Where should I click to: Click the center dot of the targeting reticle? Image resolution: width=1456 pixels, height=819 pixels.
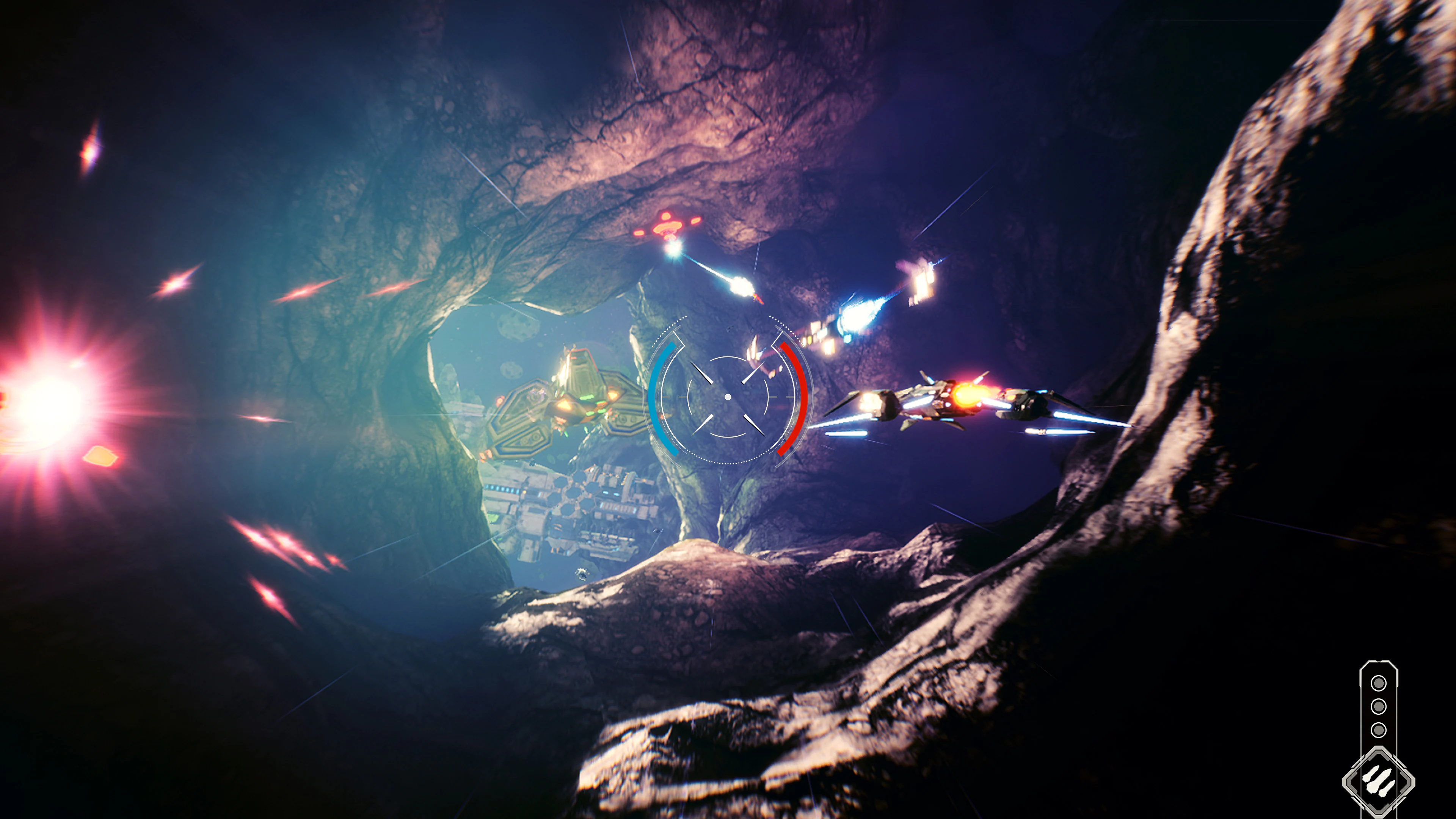coord(728,397)
